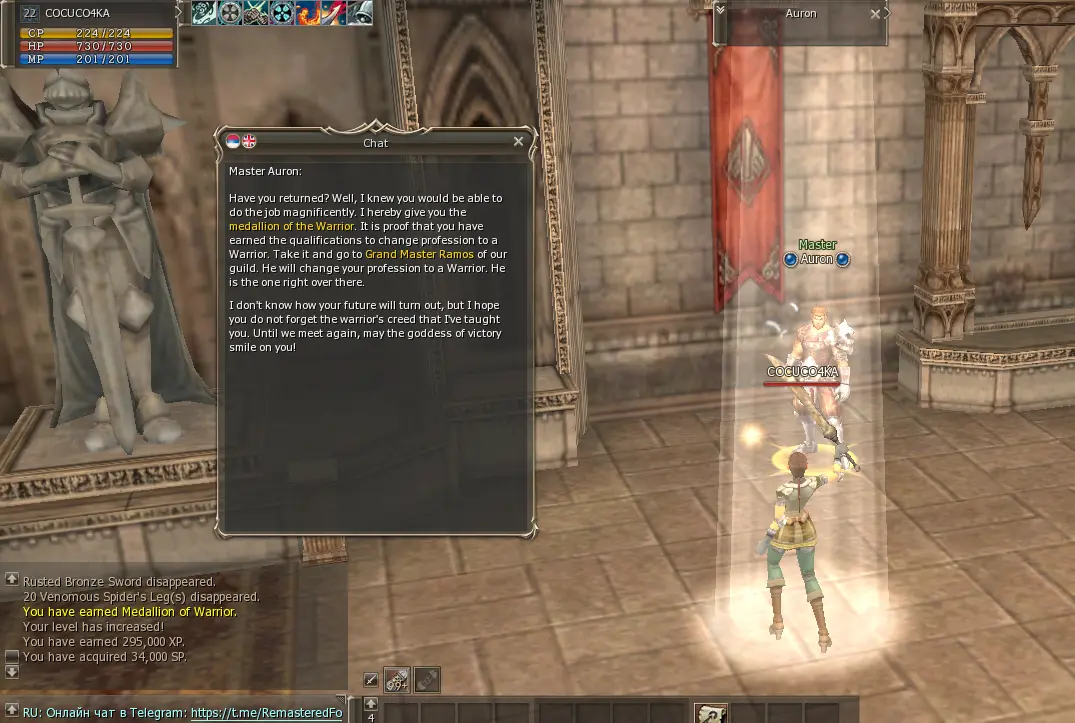Click the system log up arrow
The height and width of the screenshot is (723, 1075).
11,579
